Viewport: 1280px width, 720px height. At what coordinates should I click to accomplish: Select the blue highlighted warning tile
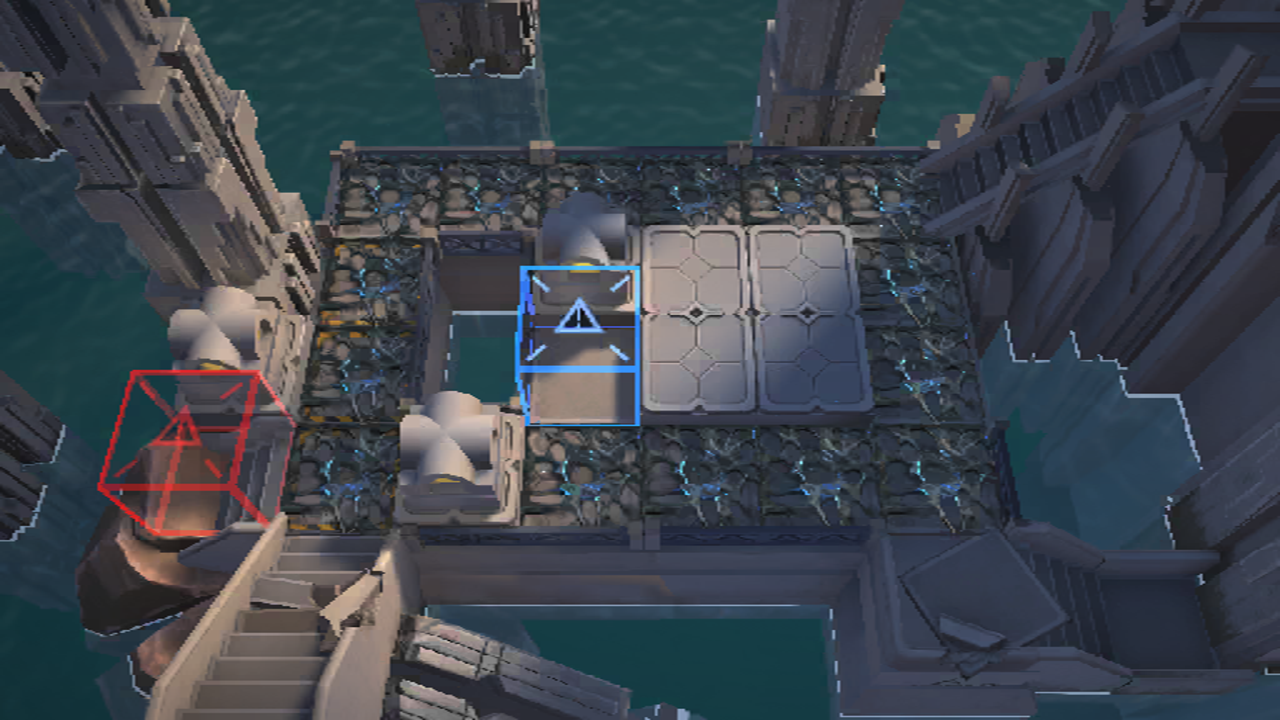tap(578, 320)
